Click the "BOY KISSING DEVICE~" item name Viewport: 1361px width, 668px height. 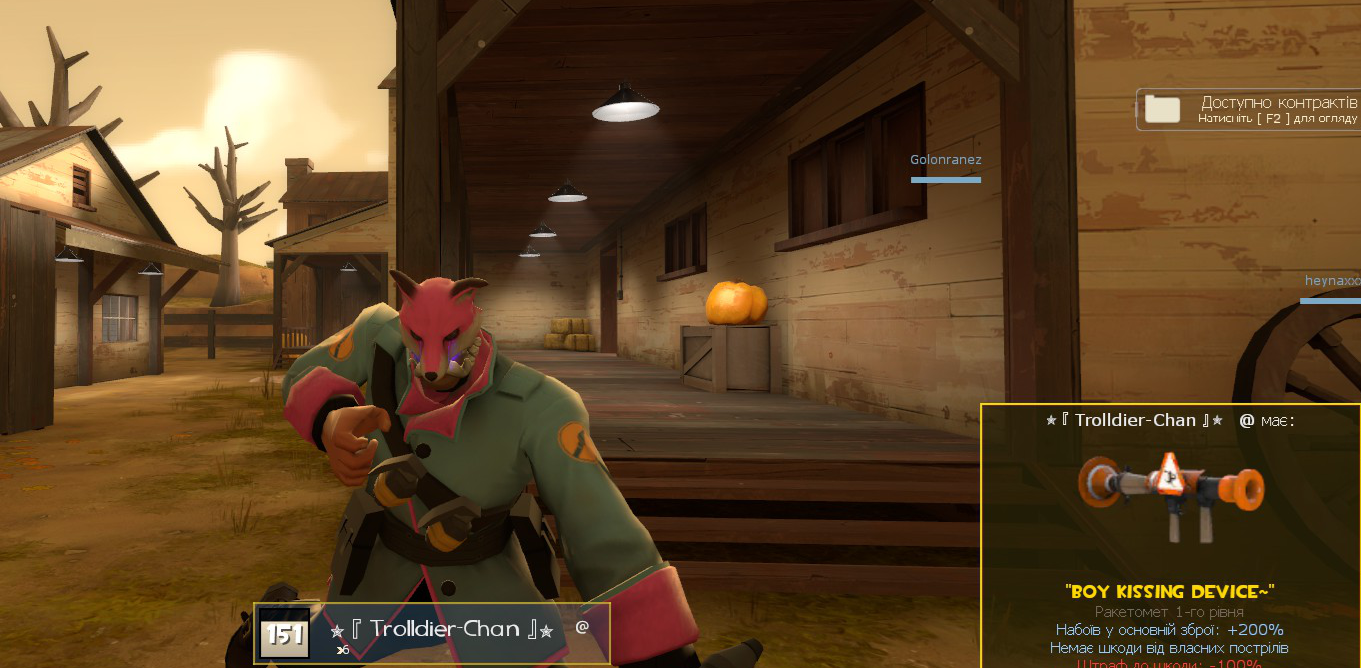tap(1169, 591)
